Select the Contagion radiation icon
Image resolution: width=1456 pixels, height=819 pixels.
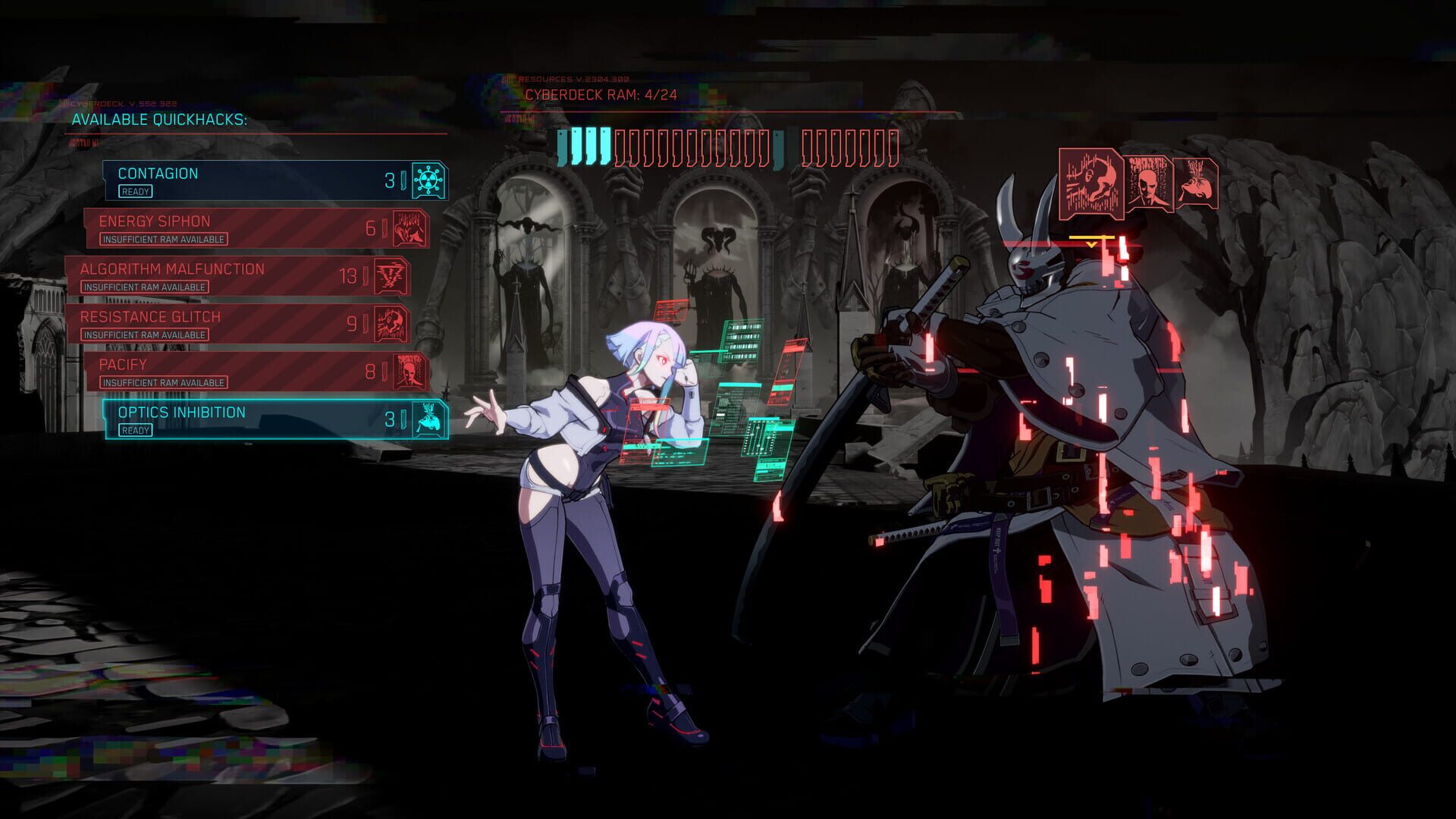tap(428, 180)
